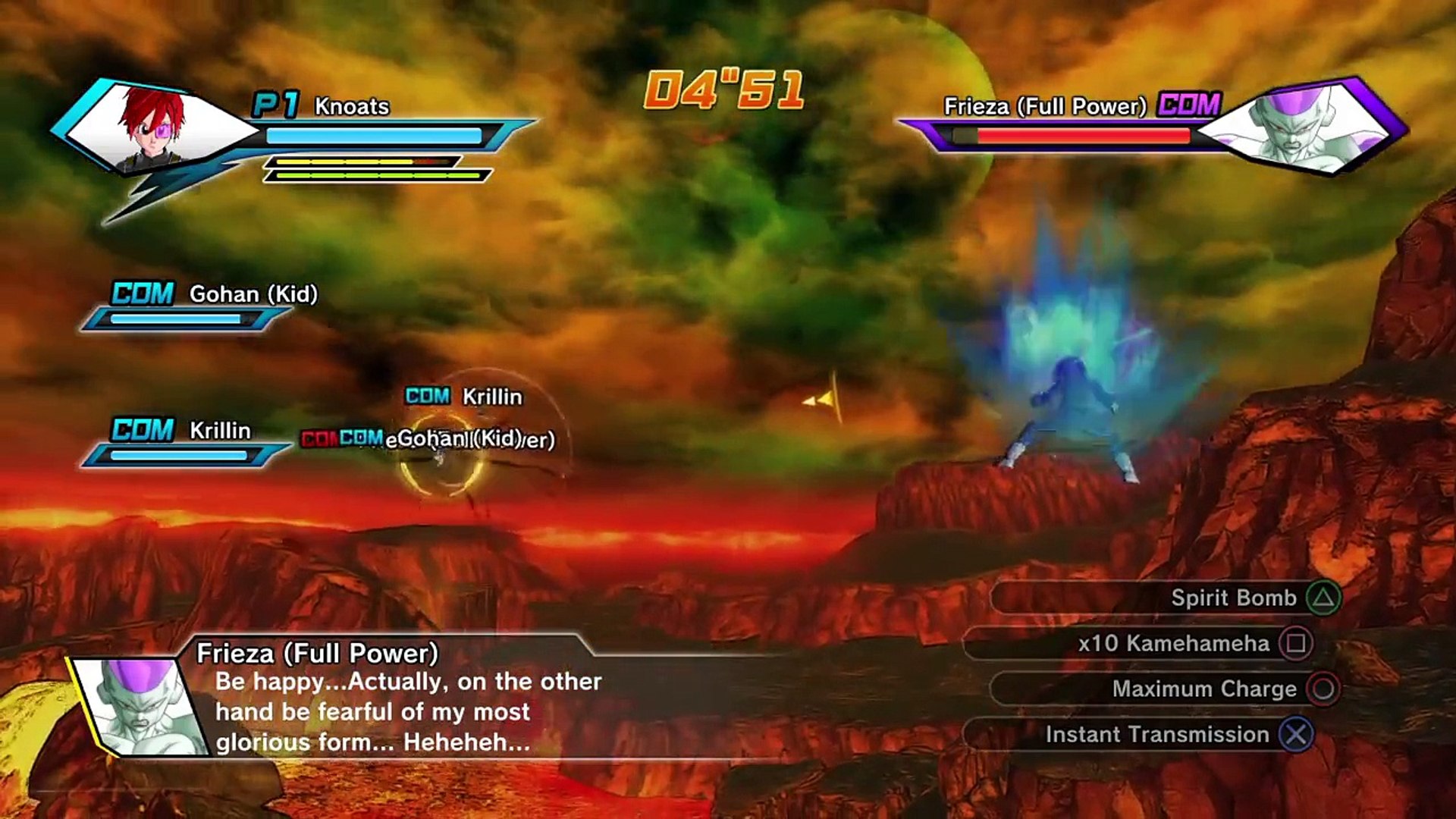Screen dimensions: 1456x819
Task: Click Frieza's dialogue portrait
Action: (141, 707)
